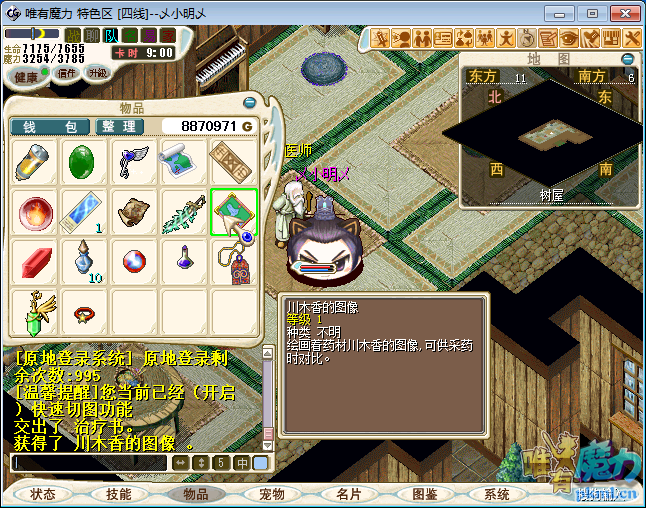Click the 树屋 minimap display
The height and width of the screenshot is (508, 646).
pos(548,128)
